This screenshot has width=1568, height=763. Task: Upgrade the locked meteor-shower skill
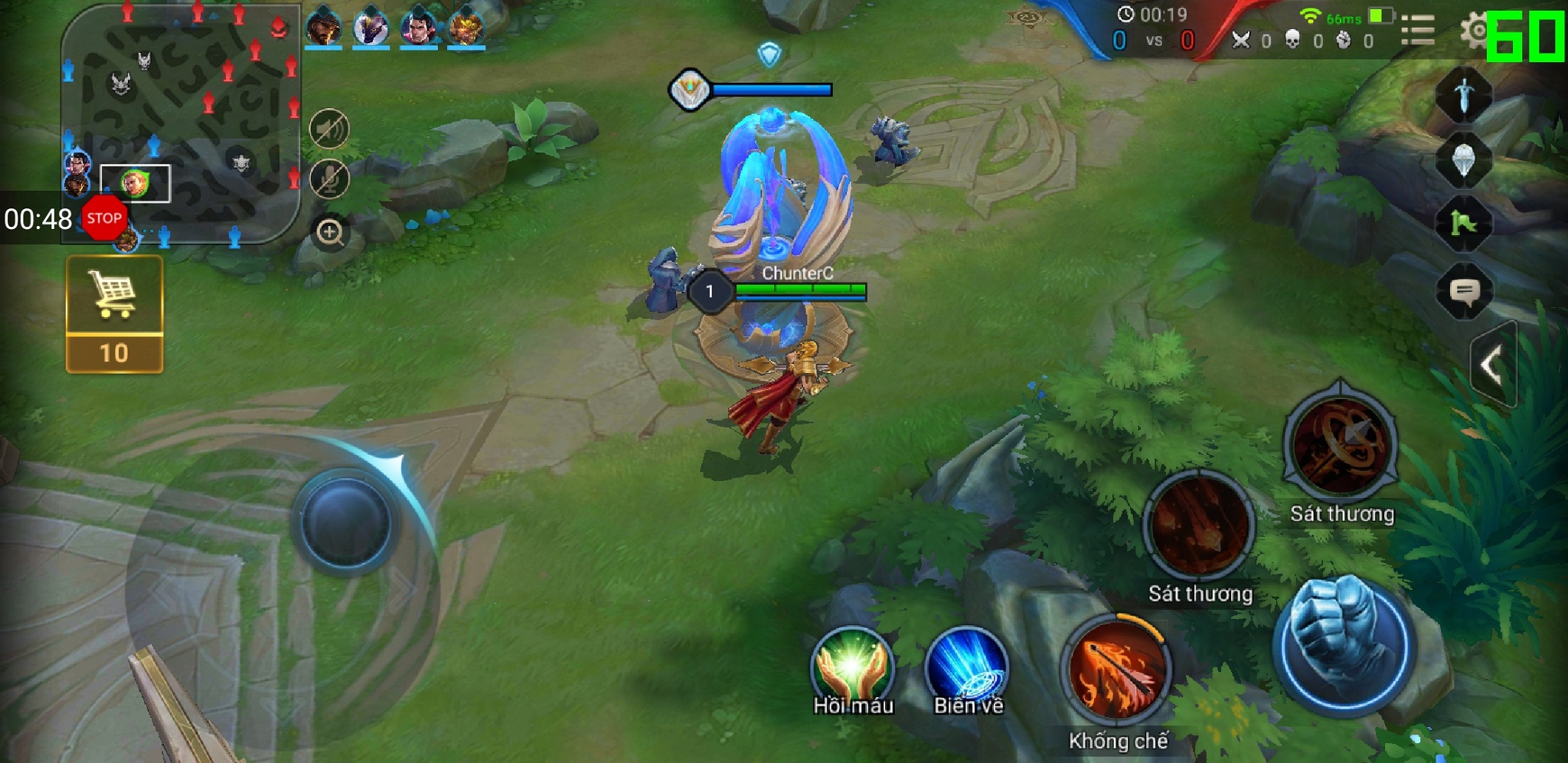point(1199,526)
